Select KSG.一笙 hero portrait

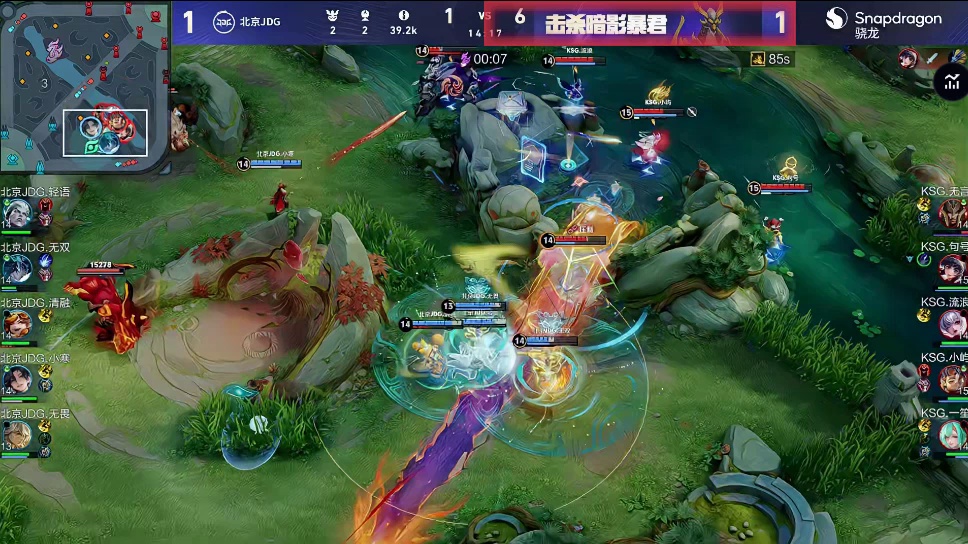952,434
